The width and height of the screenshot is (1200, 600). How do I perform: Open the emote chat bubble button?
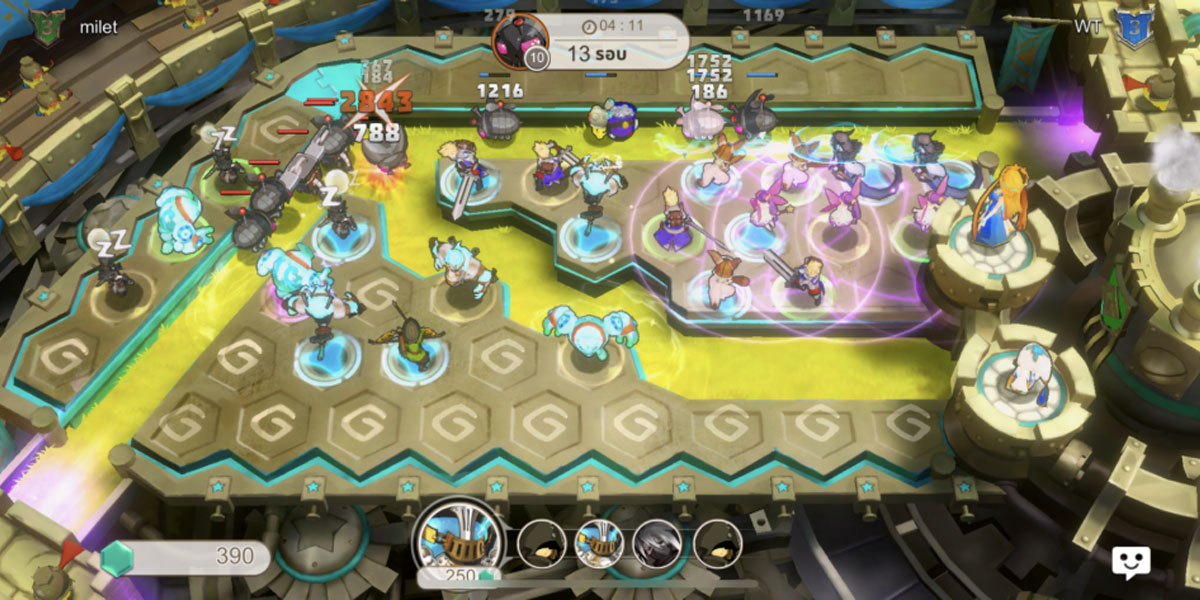click(x=1130, y=562)
